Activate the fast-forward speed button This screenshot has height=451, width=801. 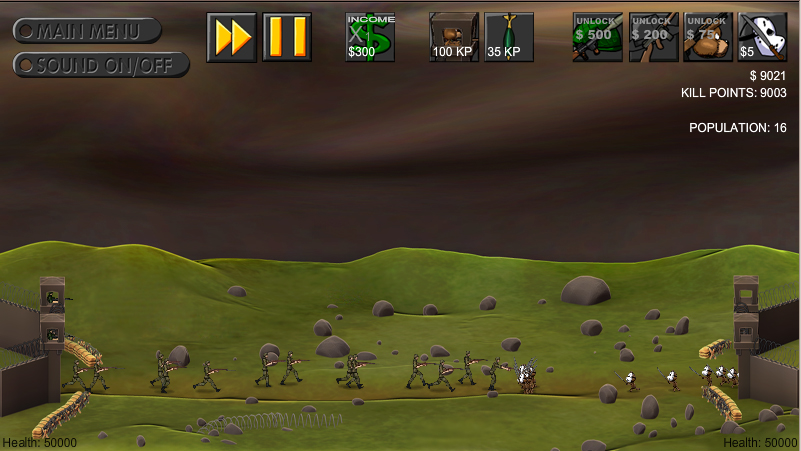tap(232, 37)
